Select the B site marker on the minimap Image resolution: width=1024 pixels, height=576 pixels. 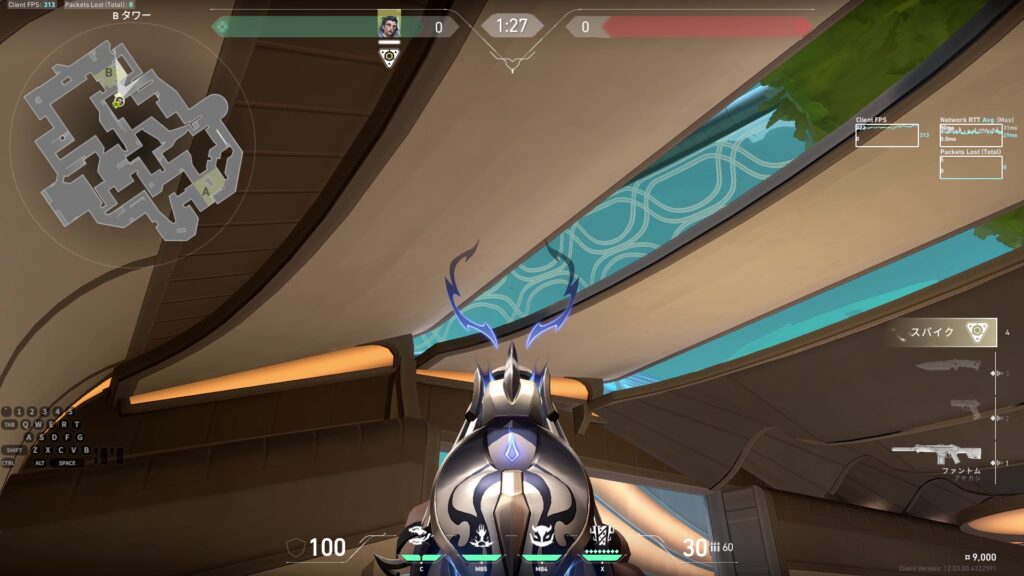(110, 73)
